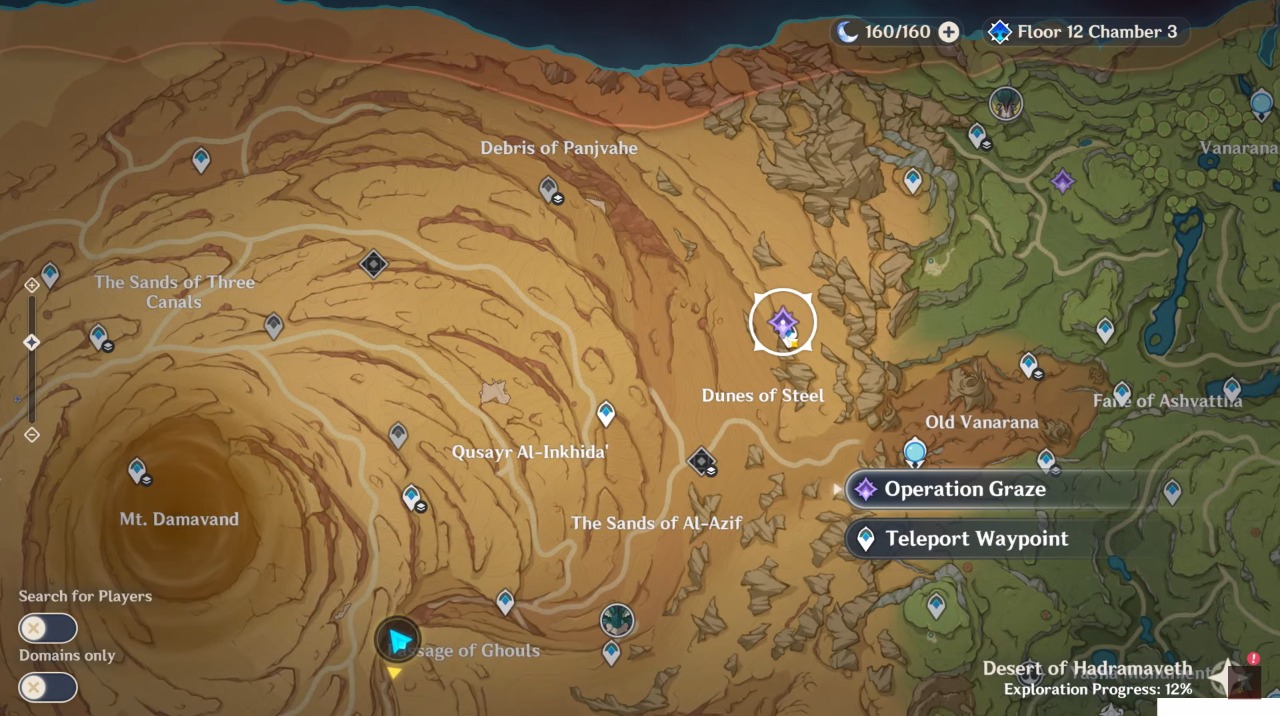Choose the waypoint above Mt. Damavand
The image size is (1280, 716).
(137, 468)
